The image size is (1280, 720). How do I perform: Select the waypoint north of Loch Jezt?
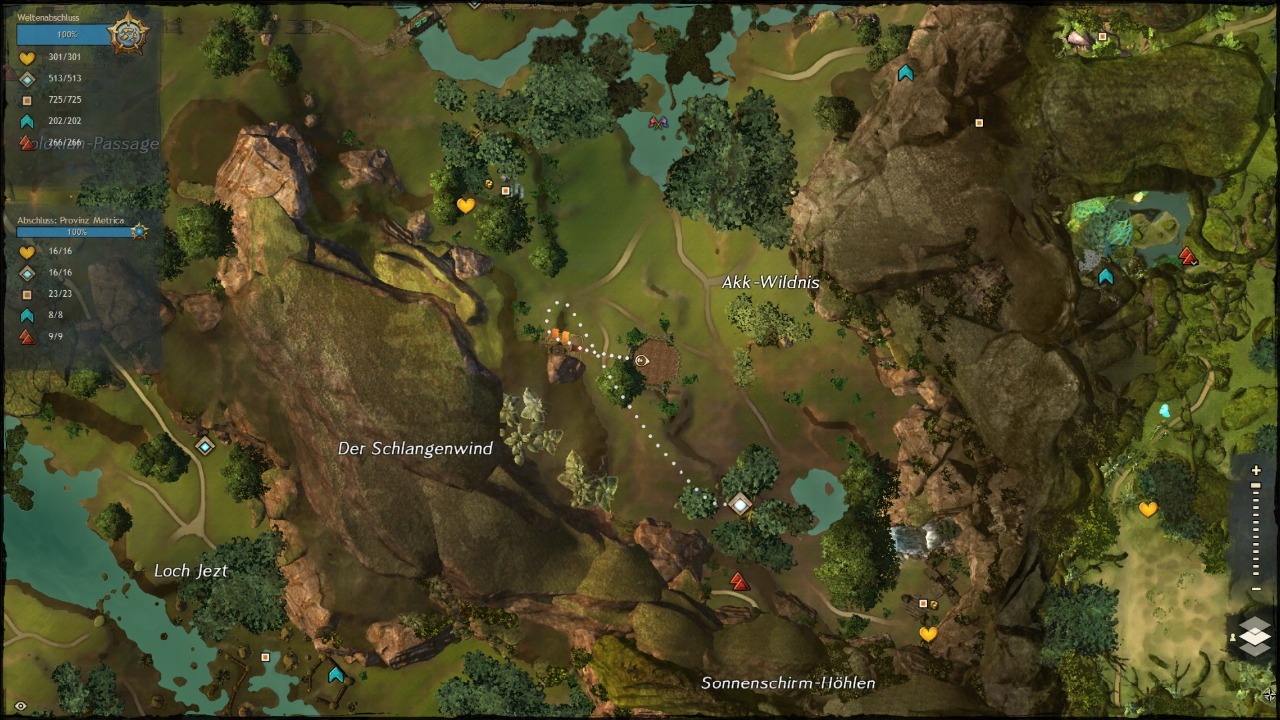tap(205, 446)
